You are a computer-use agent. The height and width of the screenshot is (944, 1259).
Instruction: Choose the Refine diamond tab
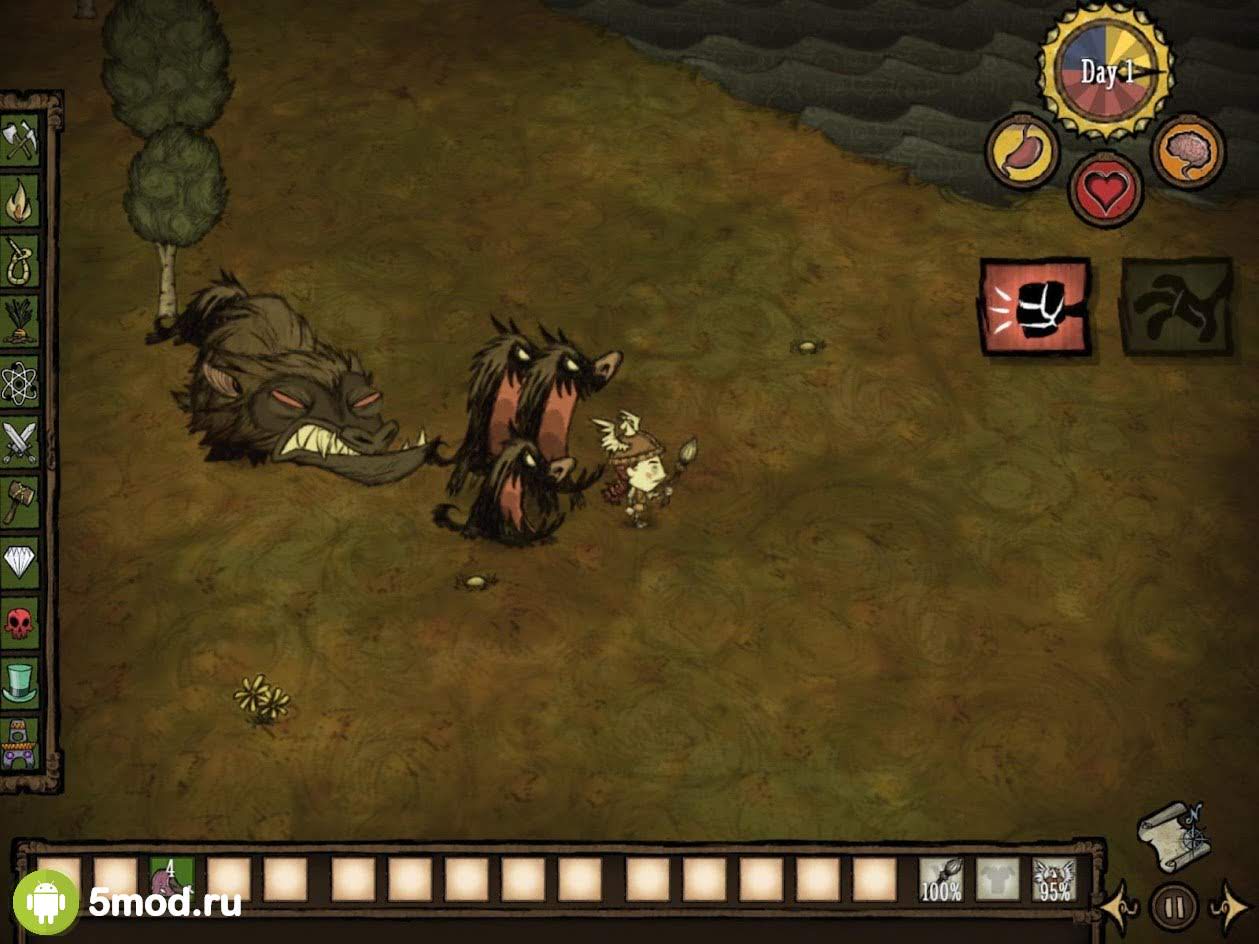click(x=20, y=561)
